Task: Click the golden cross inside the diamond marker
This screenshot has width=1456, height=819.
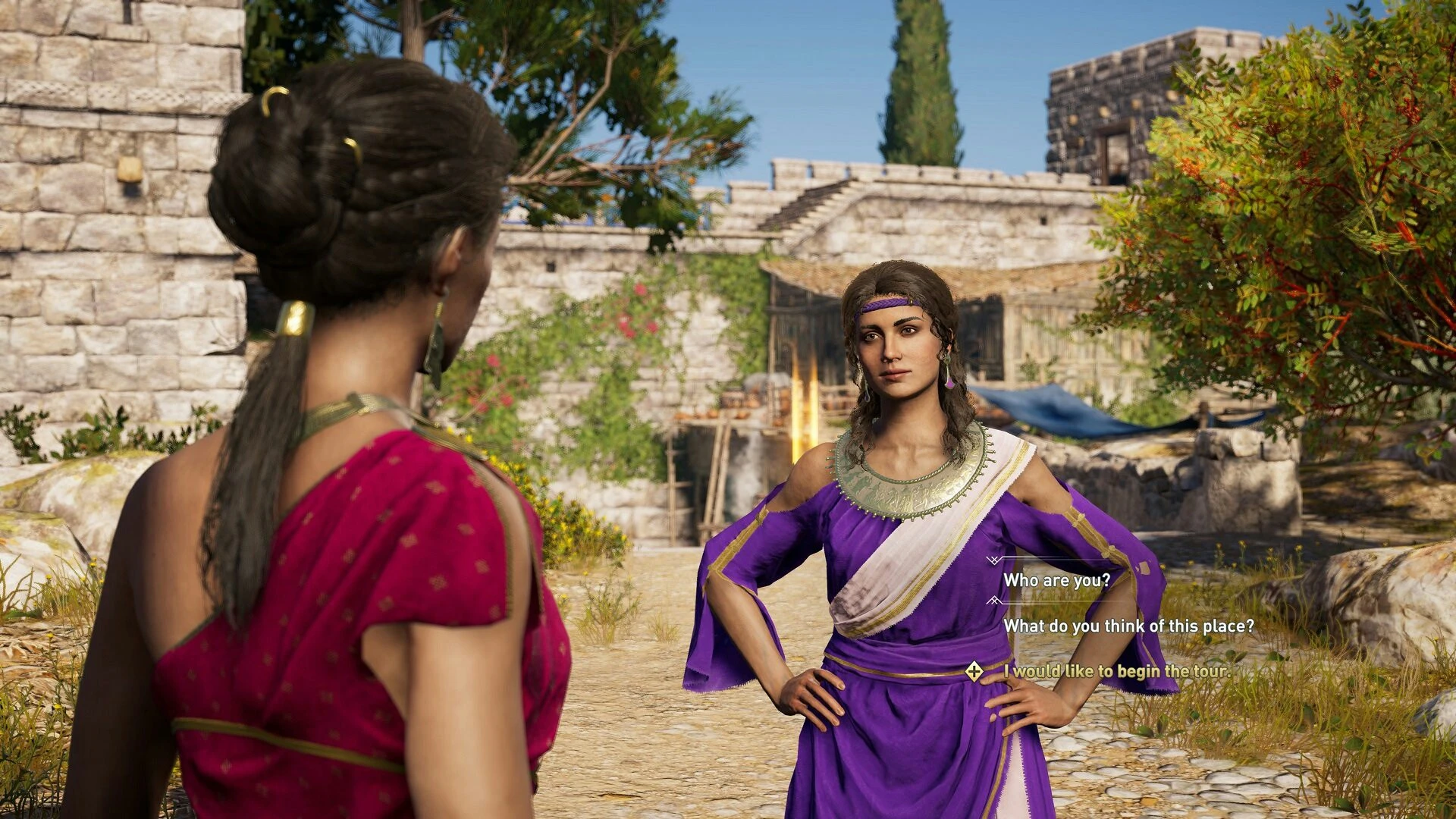Action: [974, 672]
